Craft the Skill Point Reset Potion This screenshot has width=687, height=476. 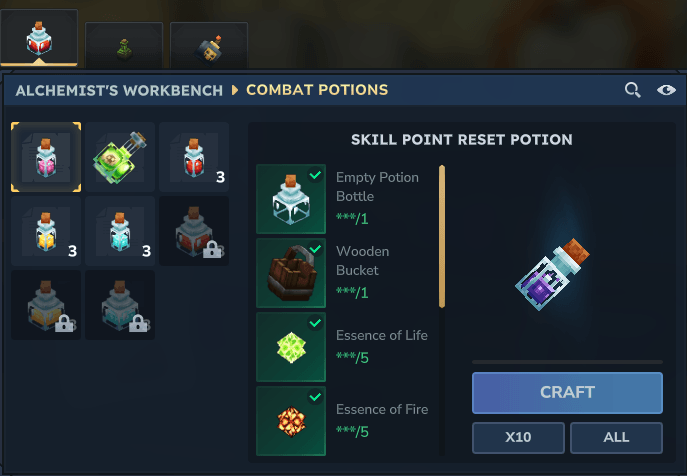pos(567,392)
